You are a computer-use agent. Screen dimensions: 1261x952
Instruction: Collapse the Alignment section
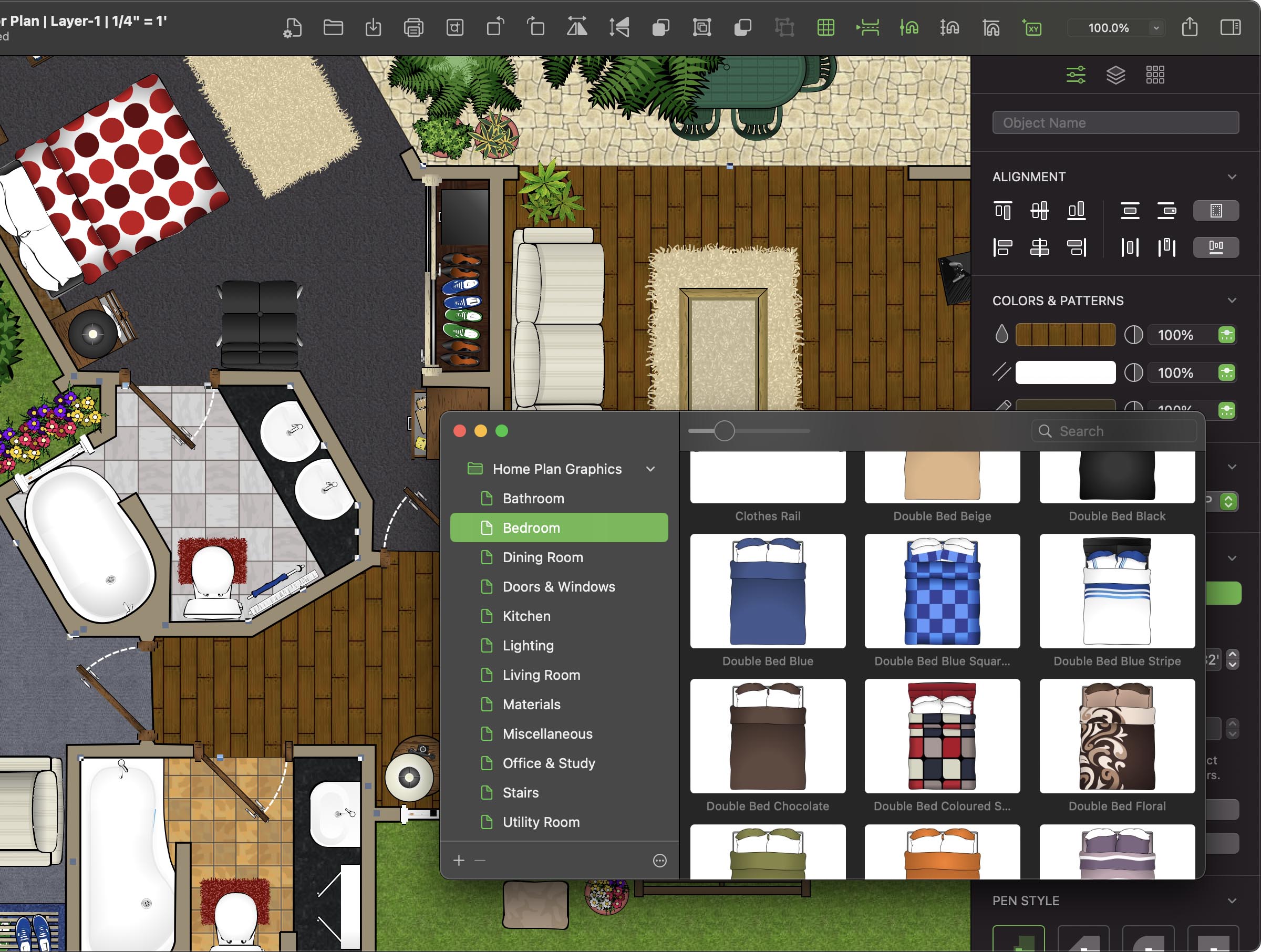tap(1232, 177)
